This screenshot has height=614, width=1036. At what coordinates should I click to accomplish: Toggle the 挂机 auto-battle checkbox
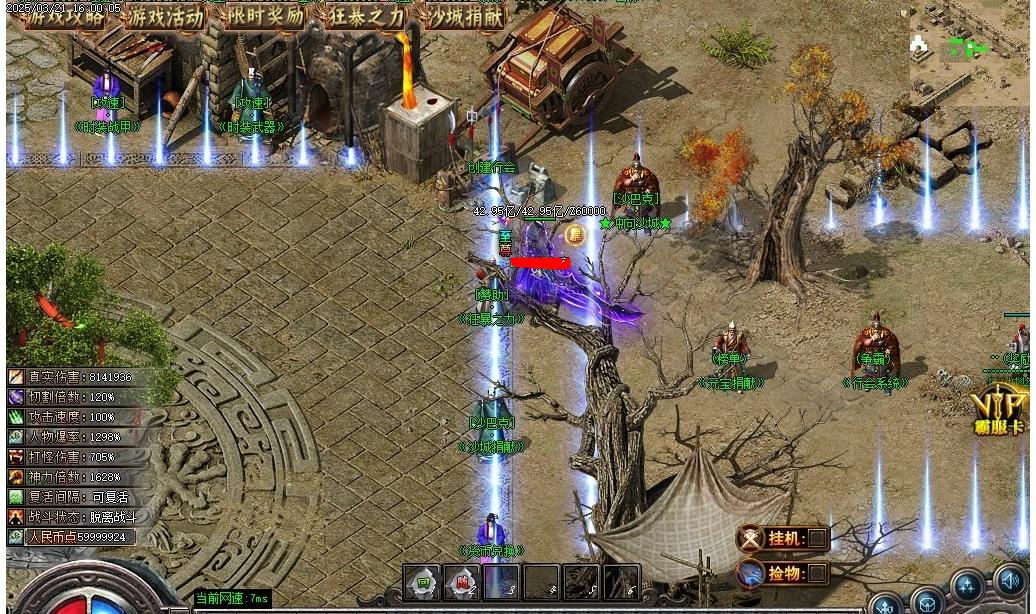point(817,538)
